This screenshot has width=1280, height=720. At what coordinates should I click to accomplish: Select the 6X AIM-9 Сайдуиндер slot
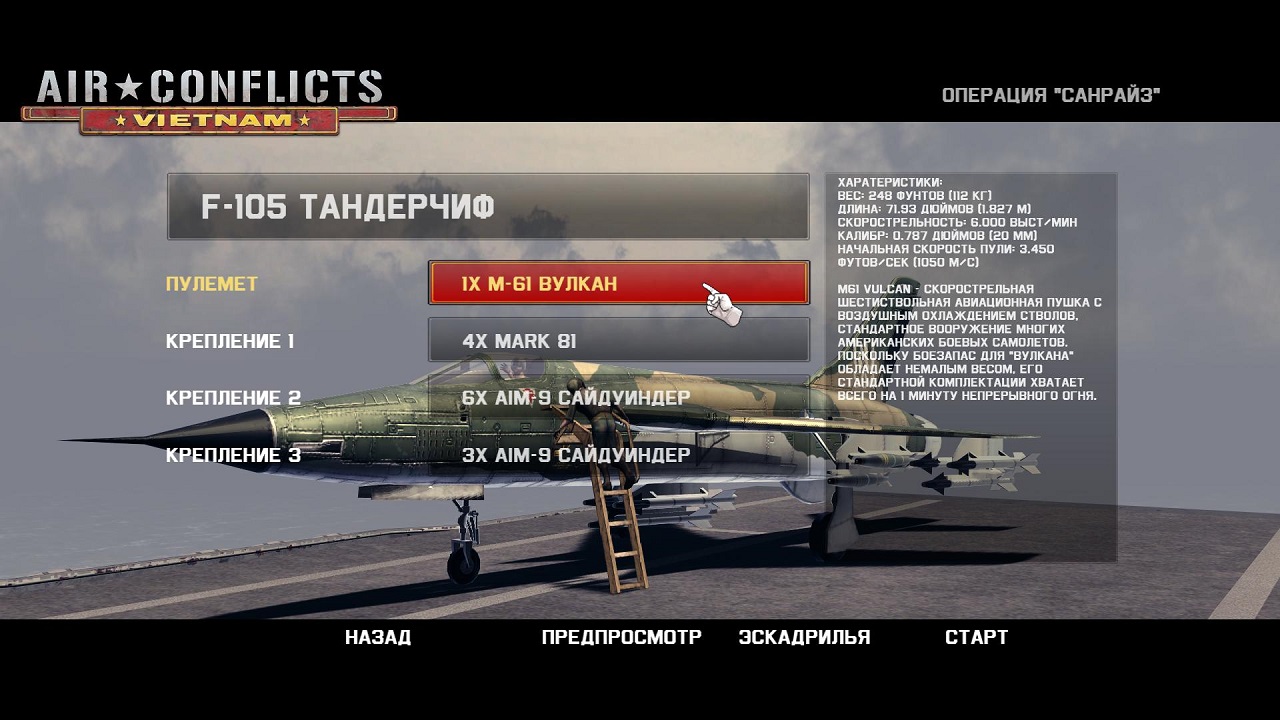point(618,398)
